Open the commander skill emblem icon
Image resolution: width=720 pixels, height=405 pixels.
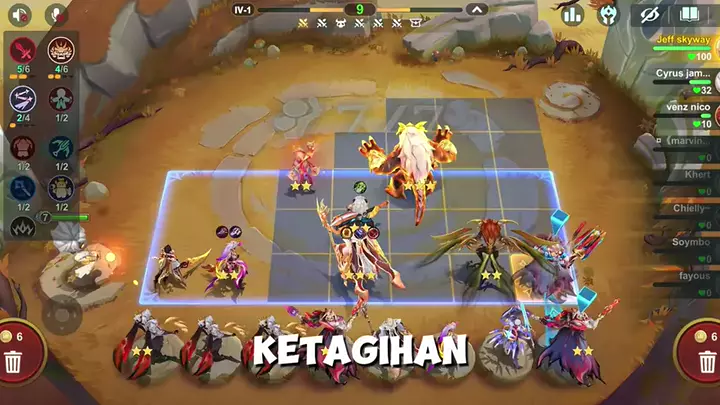pyautogui.click(x=608, y=15)
